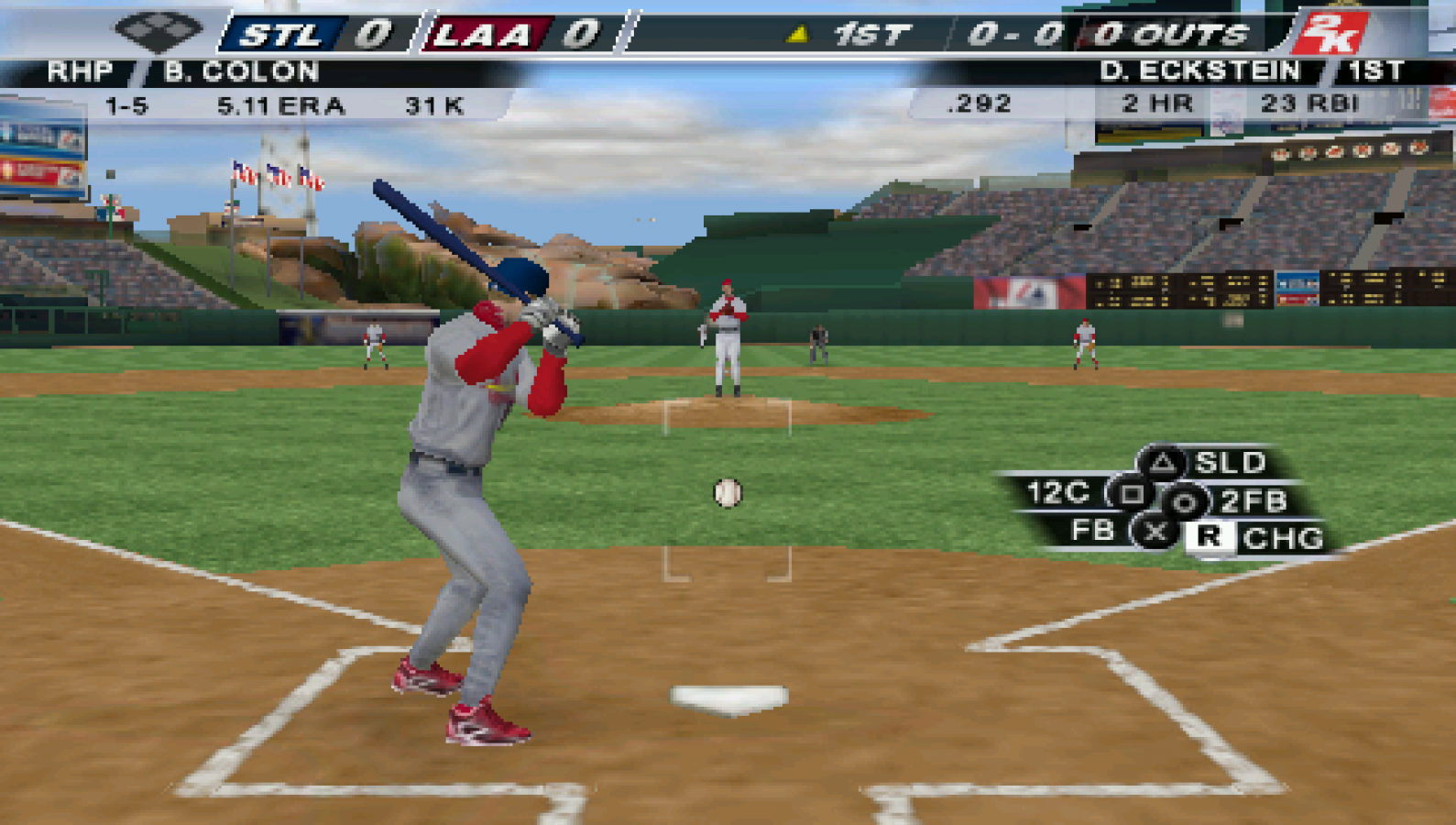1456x825 pixels.
Task: Click the .292 batting average stat
Action: (979, 104)
